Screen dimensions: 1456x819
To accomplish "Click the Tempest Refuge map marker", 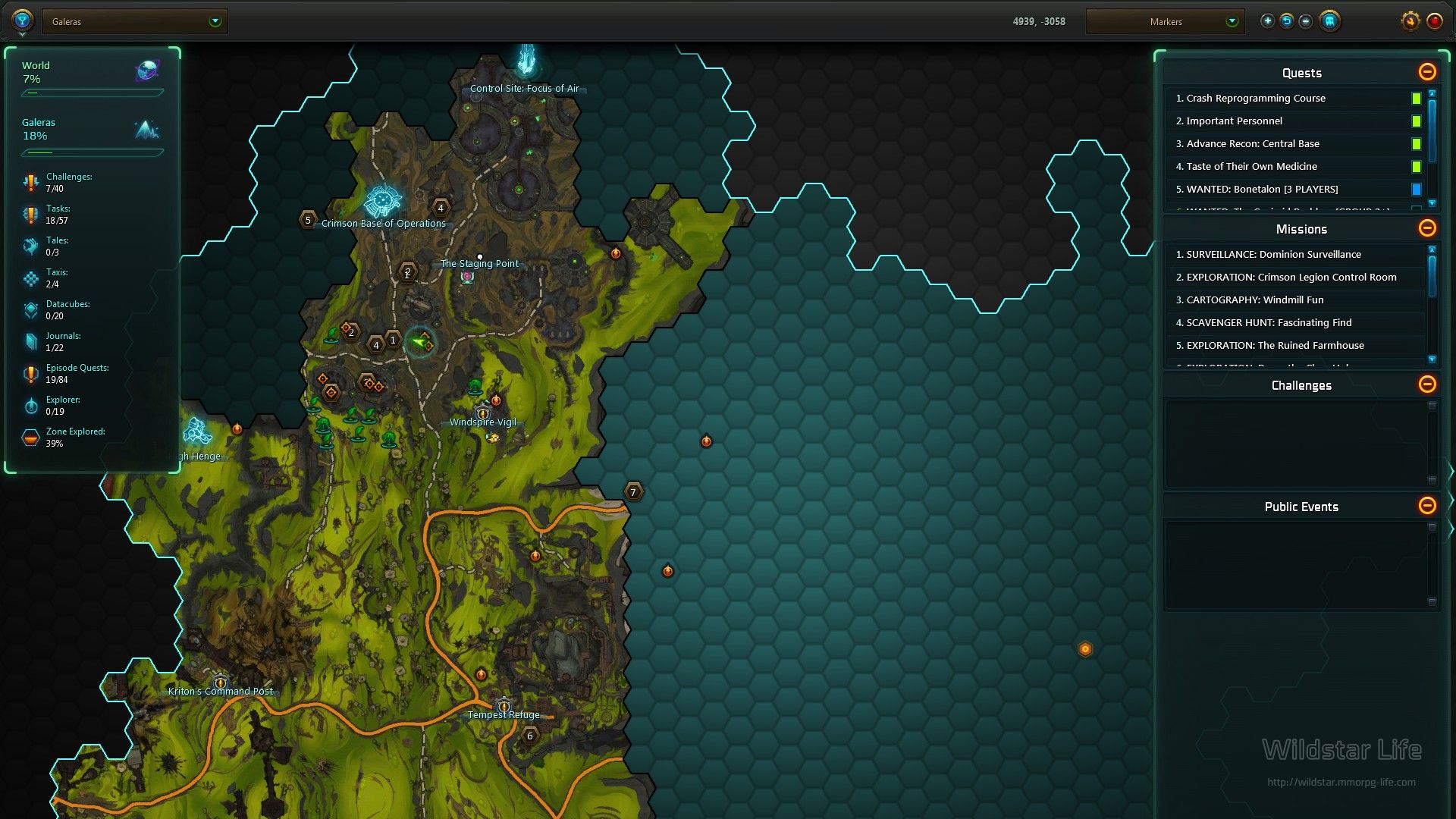I will tap(504, 707).
